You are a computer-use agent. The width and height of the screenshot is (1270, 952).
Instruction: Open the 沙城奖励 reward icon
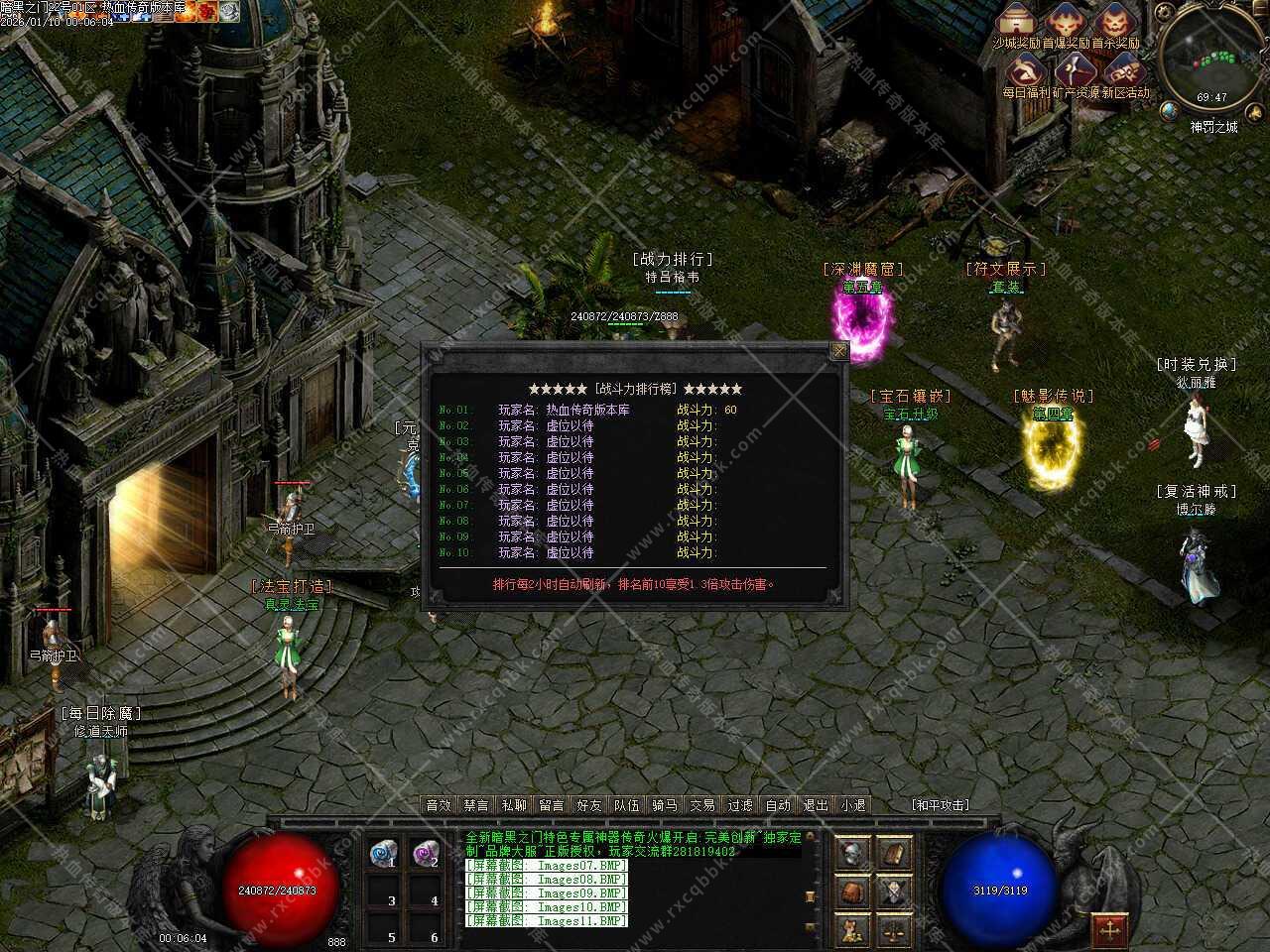pos(1016,22)
